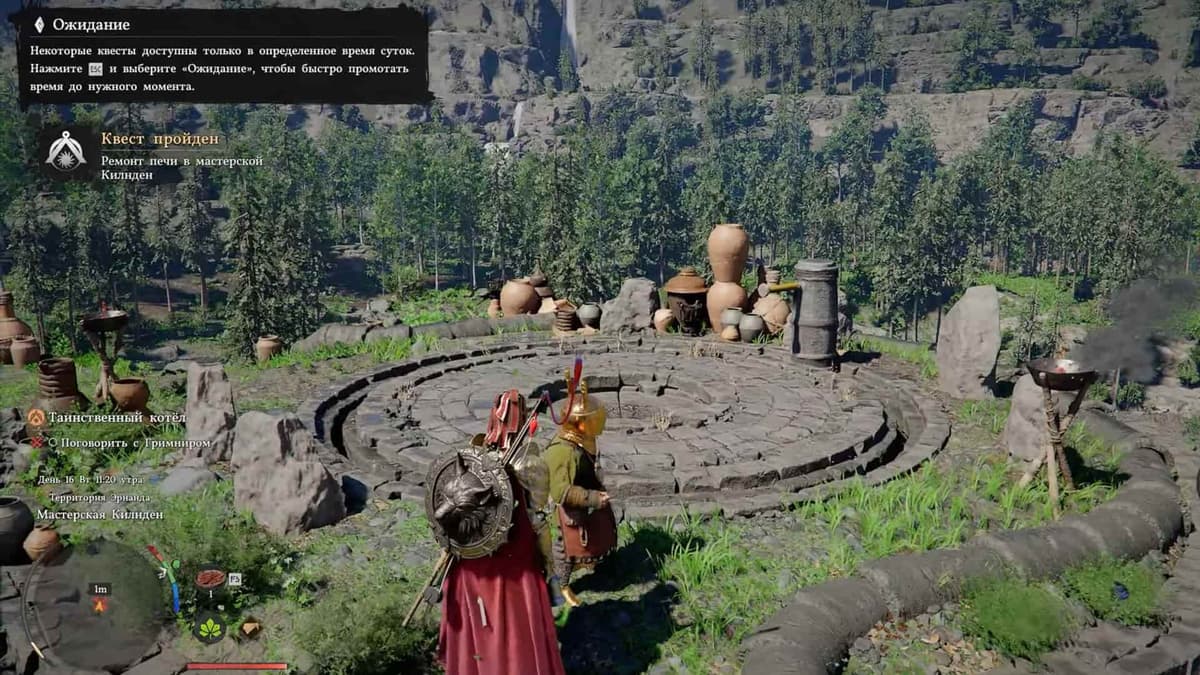Image resolution: width=1200 pixels, height=675 pixels.
Task: Click the quest completed compass emblem
Action: pyautogui.click(x=66, y=152)
